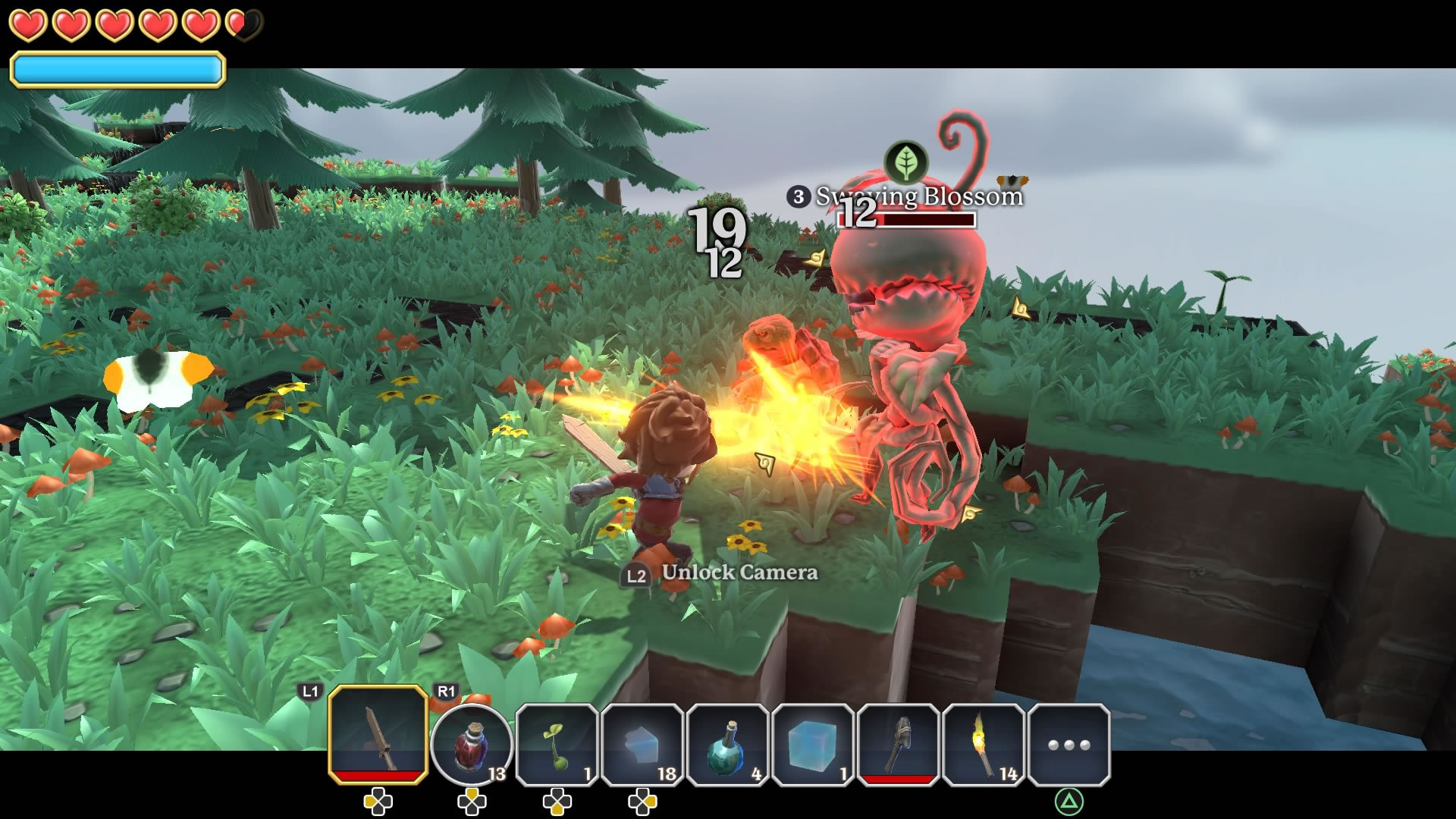1456x819 pixels.
Task: Use the red health potion slot
Action: [472, 744]
